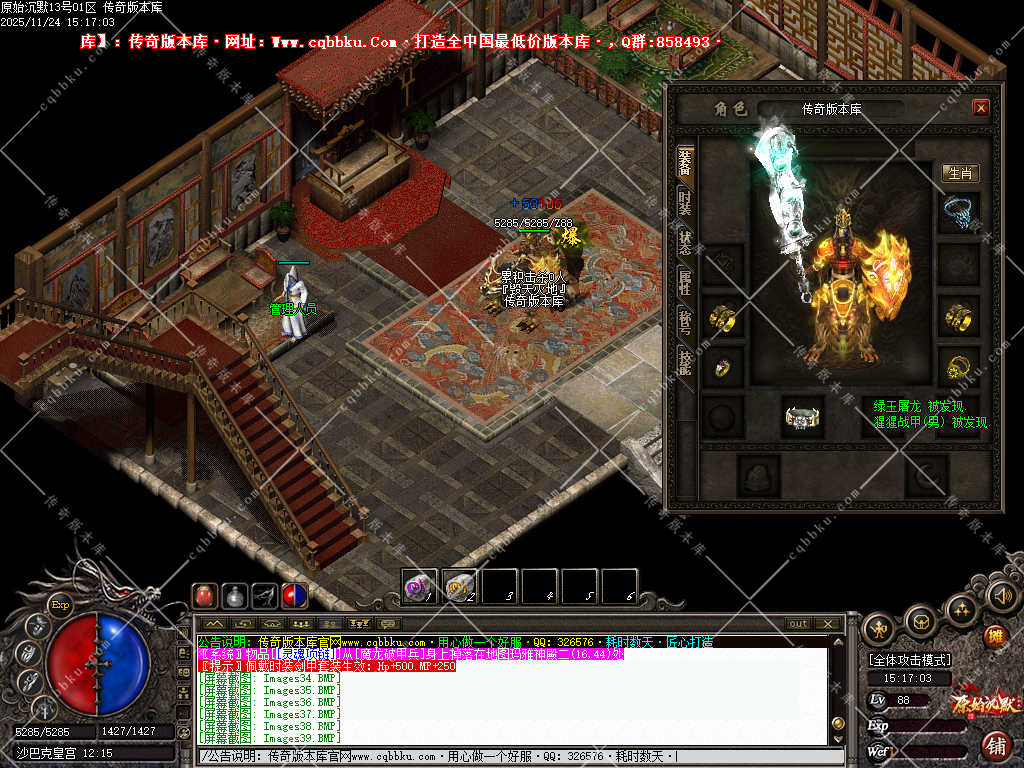Close the chat window with its X

click(828, 624)
